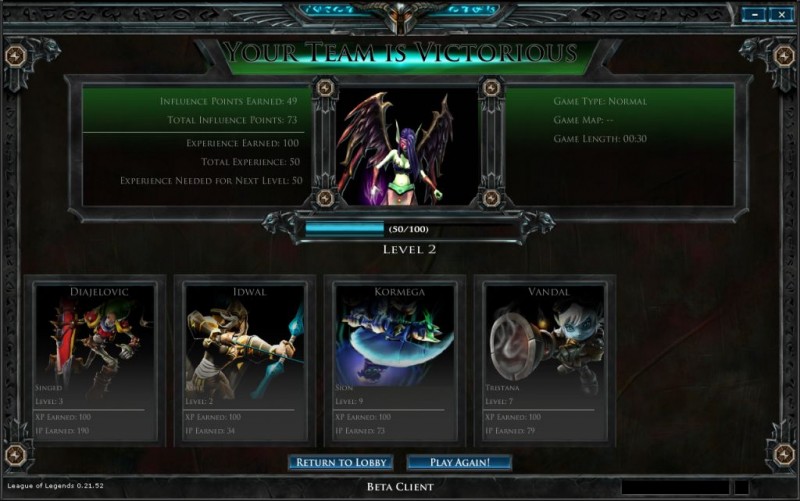Choose Kormega's Sion player card

point(395,361)
